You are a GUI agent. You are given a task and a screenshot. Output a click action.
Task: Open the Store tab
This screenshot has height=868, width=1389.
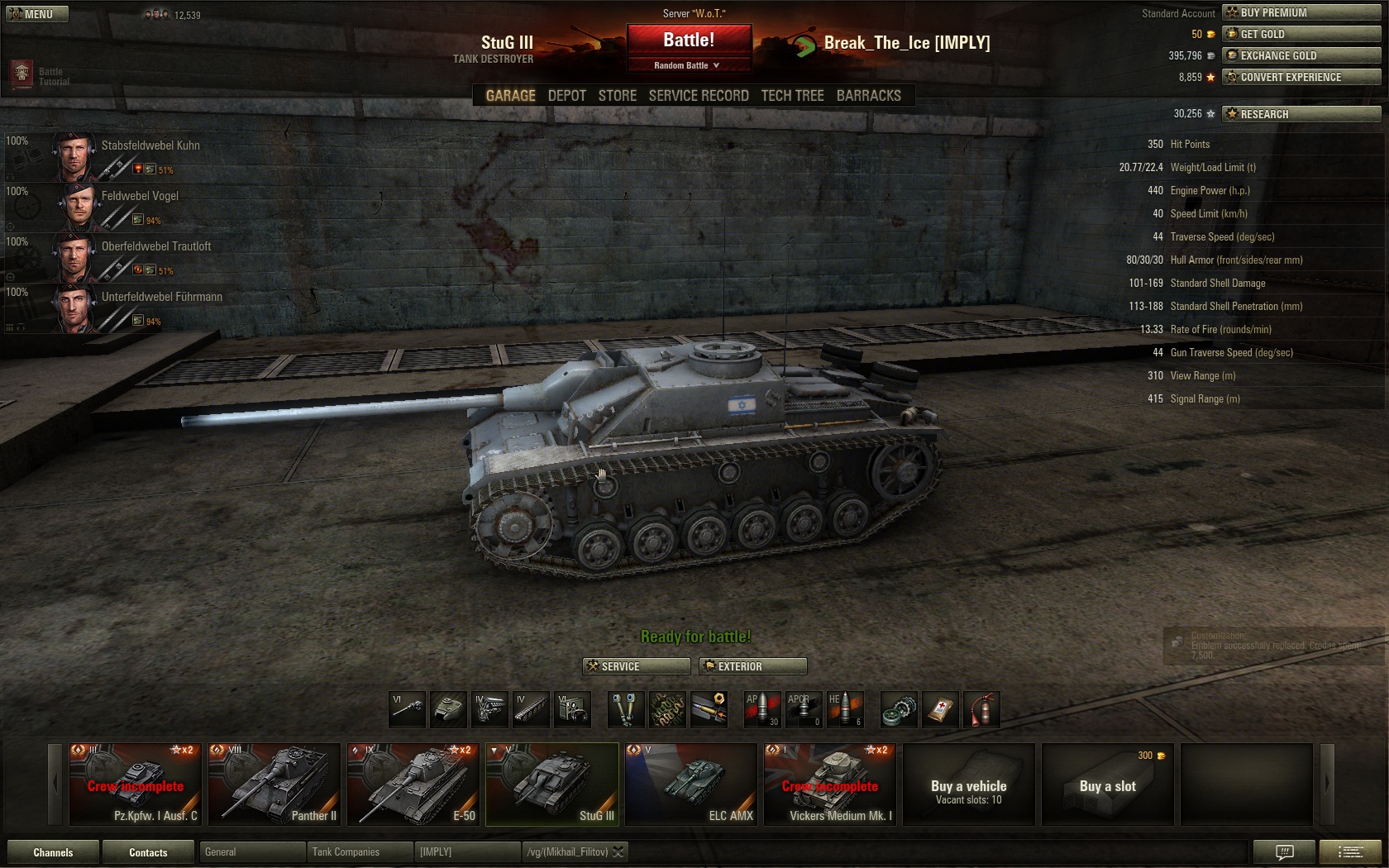pyautogui.click(x=617, y=96)
